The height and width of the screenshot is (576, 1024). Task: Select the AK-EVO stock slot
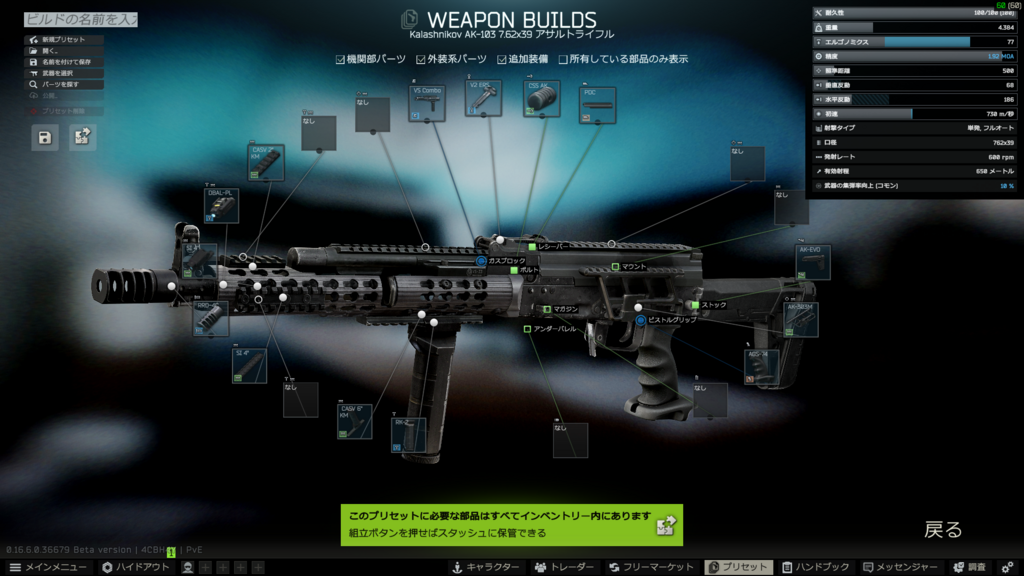click(812, 262)
